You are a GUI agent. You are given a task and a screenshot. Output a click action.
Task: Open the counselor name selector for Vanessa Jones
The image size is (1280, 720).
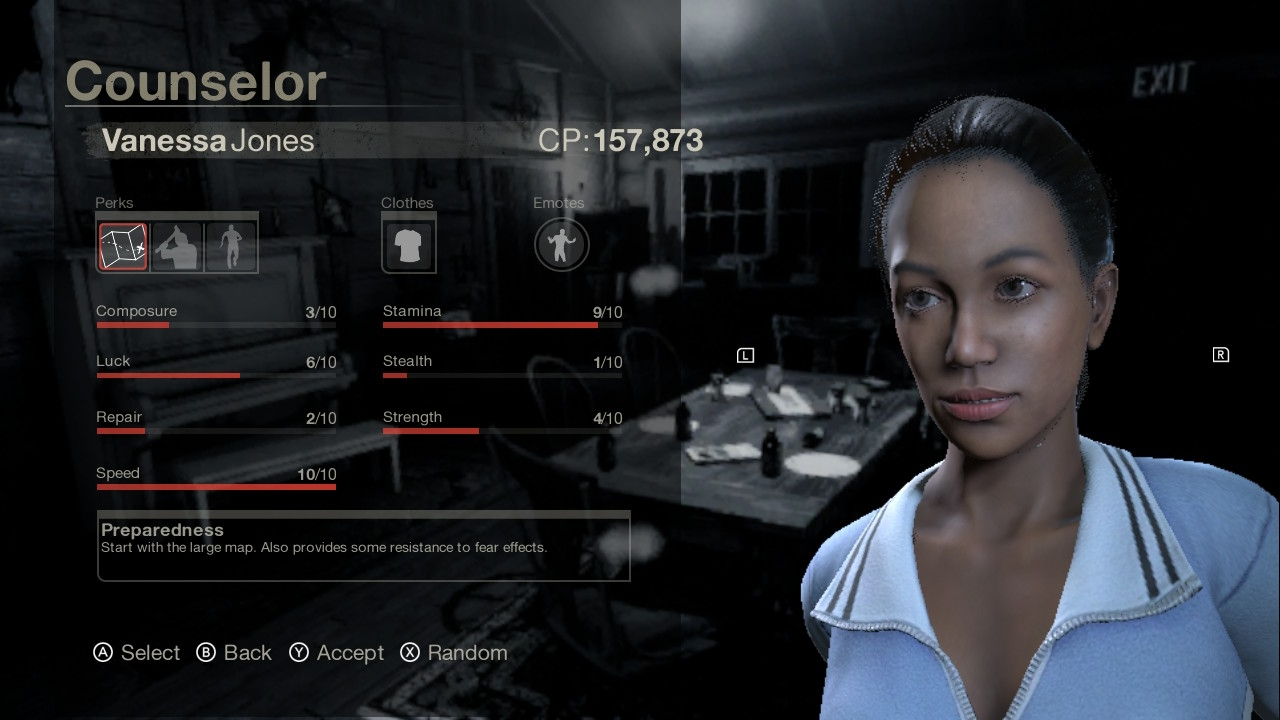[206, 141]
